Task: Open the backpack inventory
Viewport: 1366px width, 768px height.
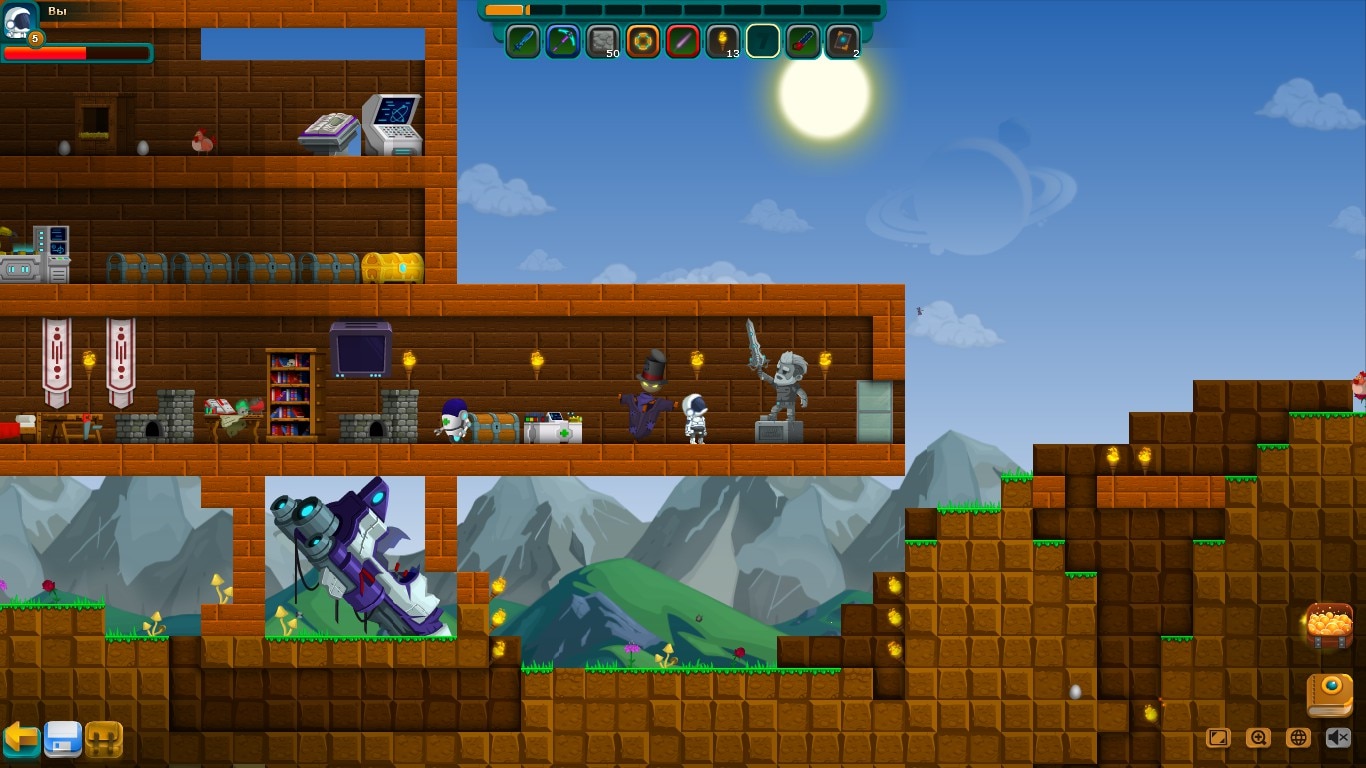Action: (104, 739)
